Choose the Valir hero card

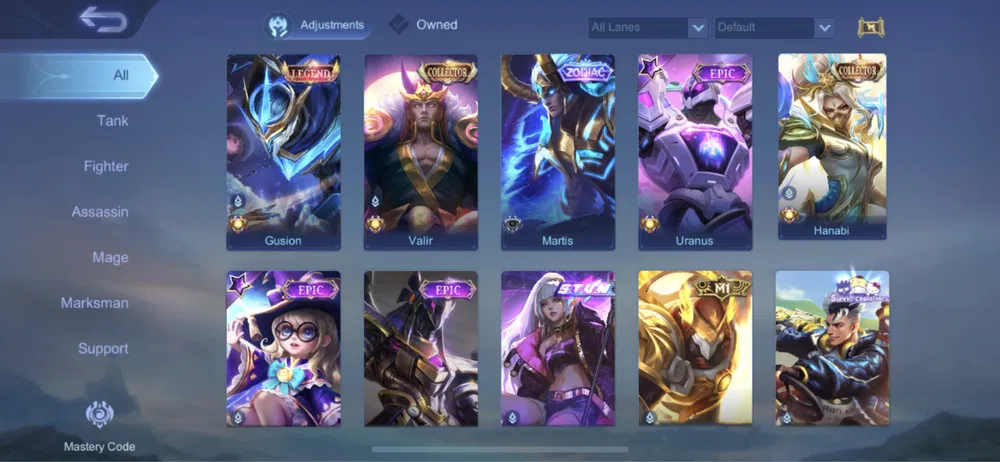pos(420,150)
